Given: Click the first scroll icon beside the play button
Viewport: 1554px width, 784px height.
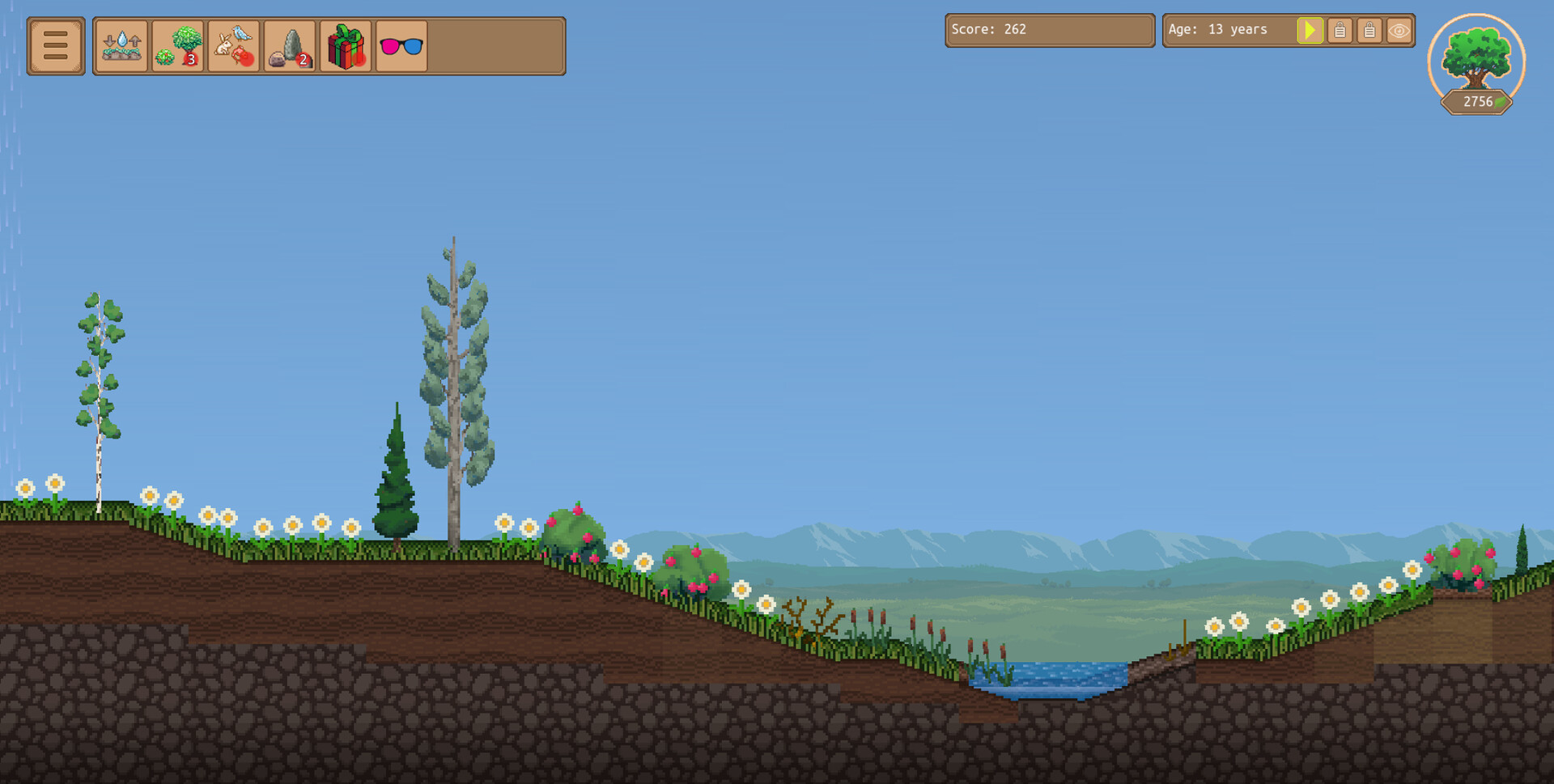Looking at the screenshot, I should (1340, 30).
